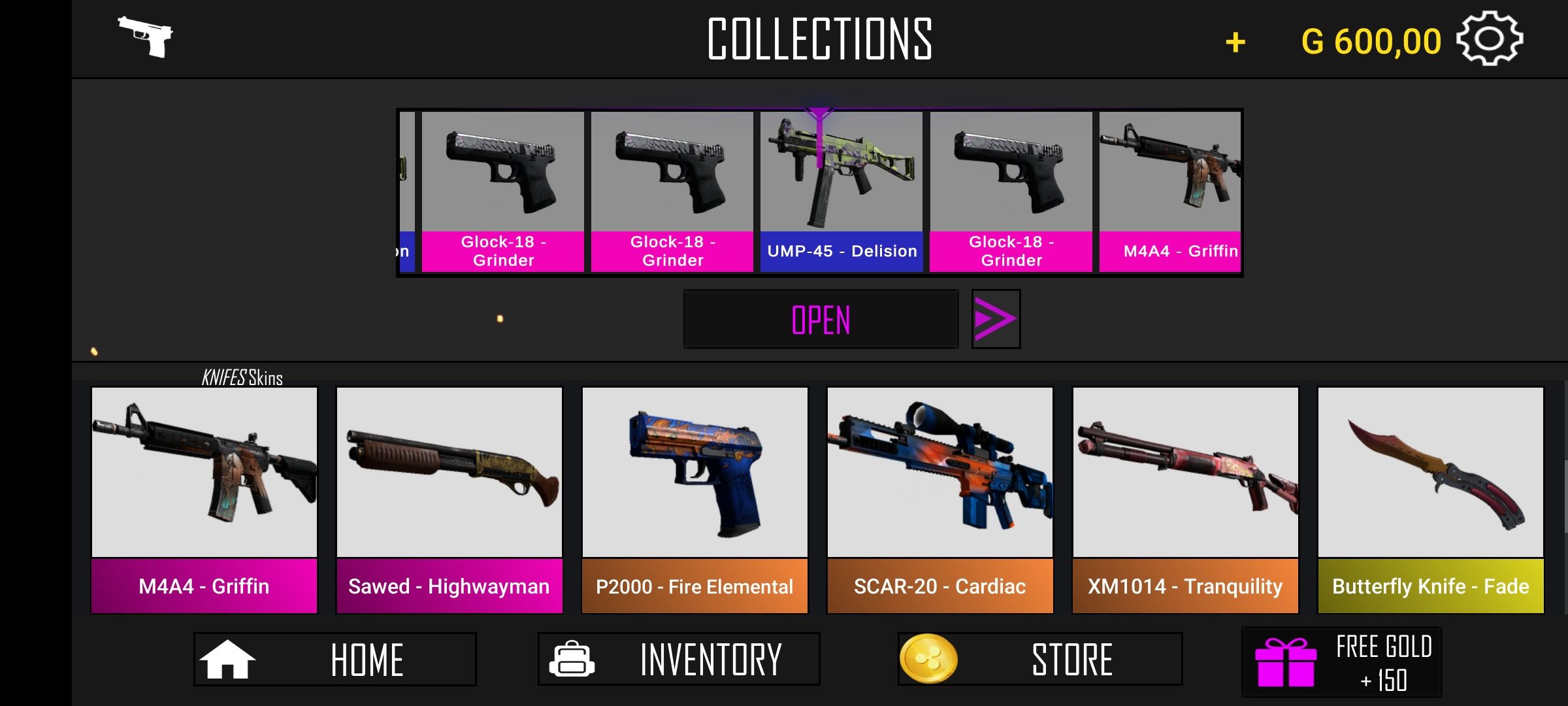Image resolution: width=1568 pixels, height=706 pixels.
Task: Click the white pistol icon in header
Action: [x=146, y=36]
